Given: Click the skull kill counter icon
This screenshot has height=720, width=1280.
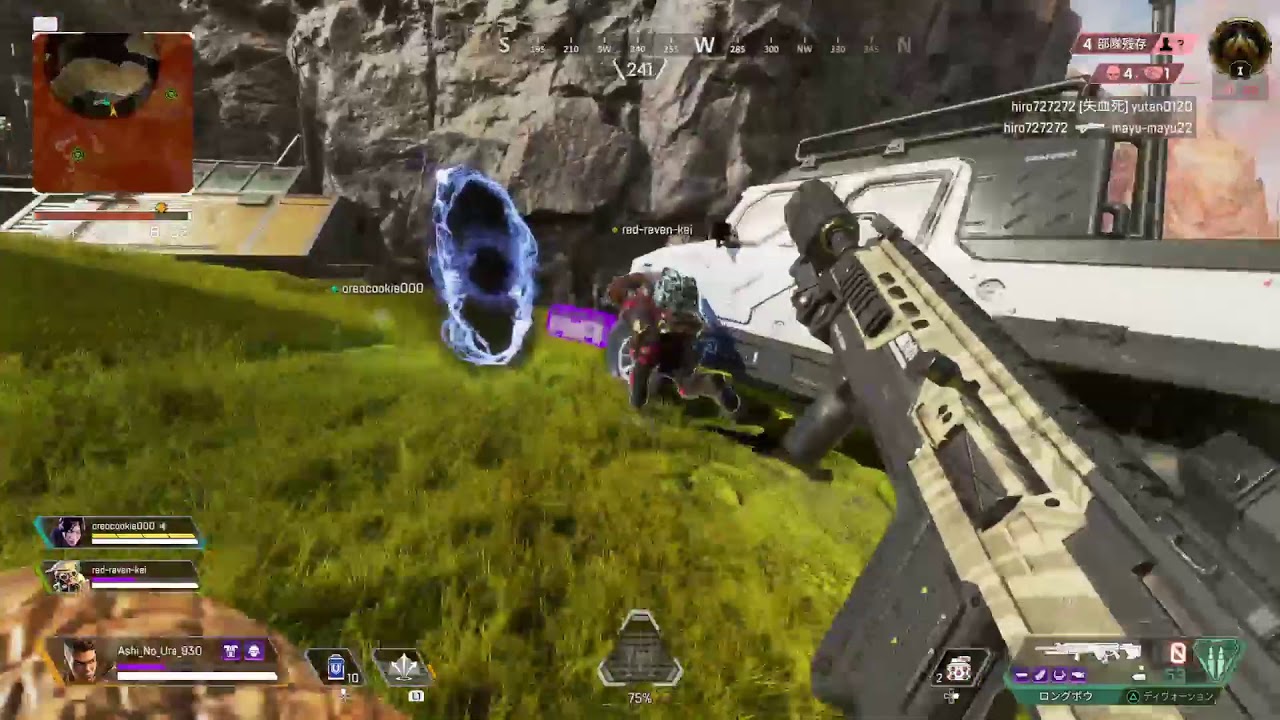Looking at the screenshot, I should (x=1112, y=74).
